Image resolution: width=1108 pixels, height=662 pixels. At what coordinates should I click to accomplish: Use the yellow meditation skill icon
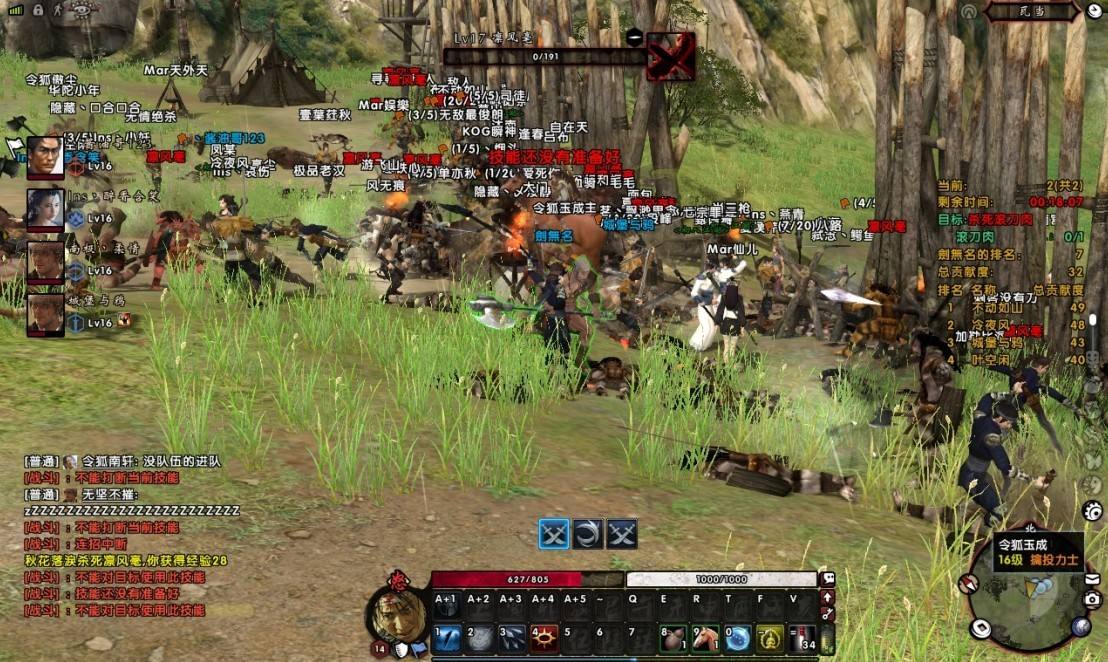coord(770,638)
